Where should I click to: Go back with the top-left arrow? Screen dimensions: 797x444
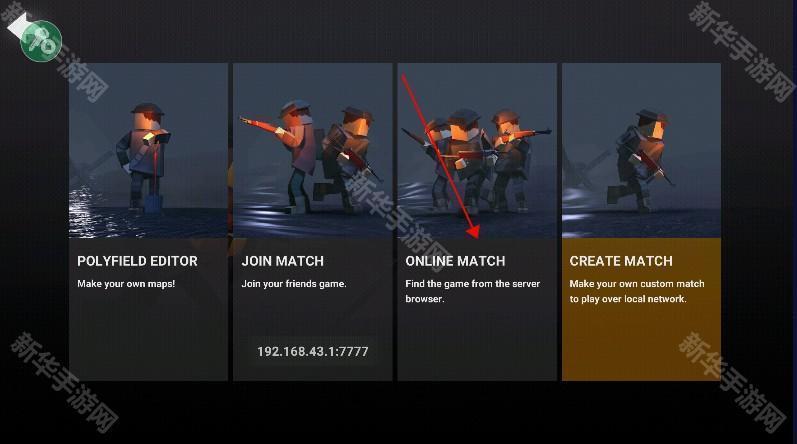pos(22,26)
